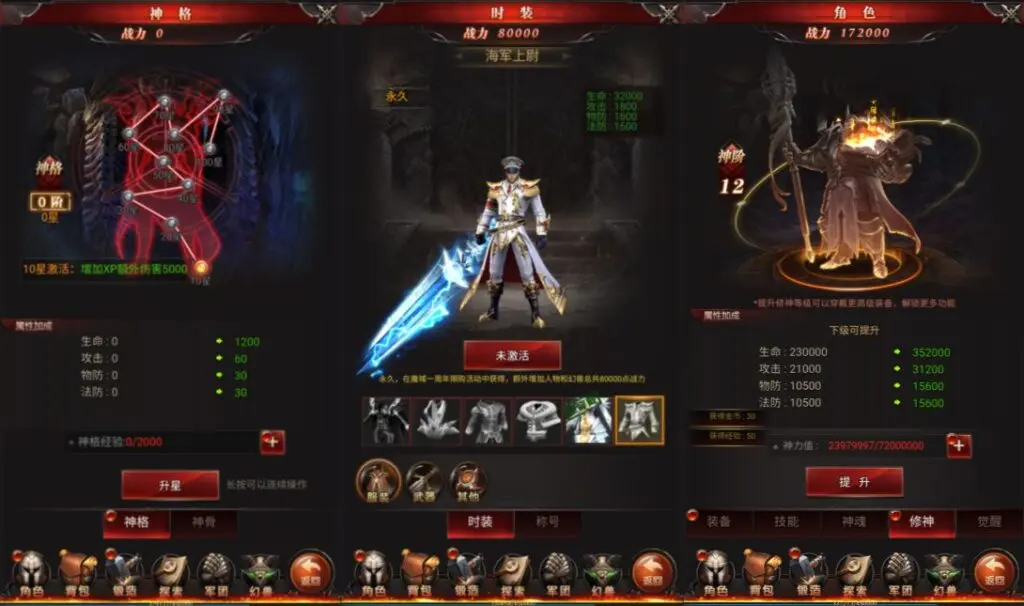1024x606 pixels.
Task: Click the 升星 star upgrade button
Action: click(x=169, y=485)
